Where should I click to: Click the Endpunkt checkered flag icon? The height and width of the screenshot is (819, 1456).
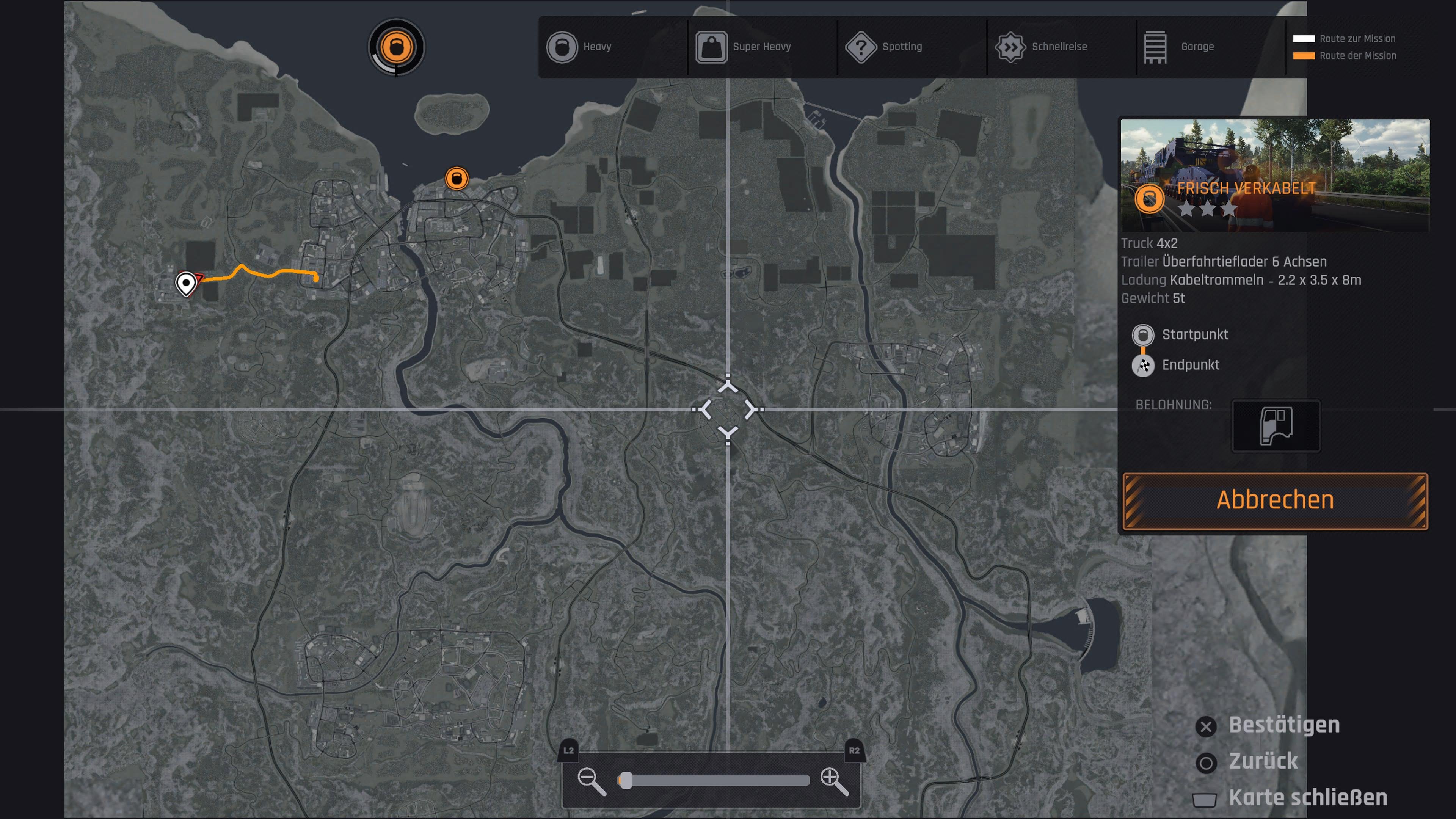[x=1144, y=365]
